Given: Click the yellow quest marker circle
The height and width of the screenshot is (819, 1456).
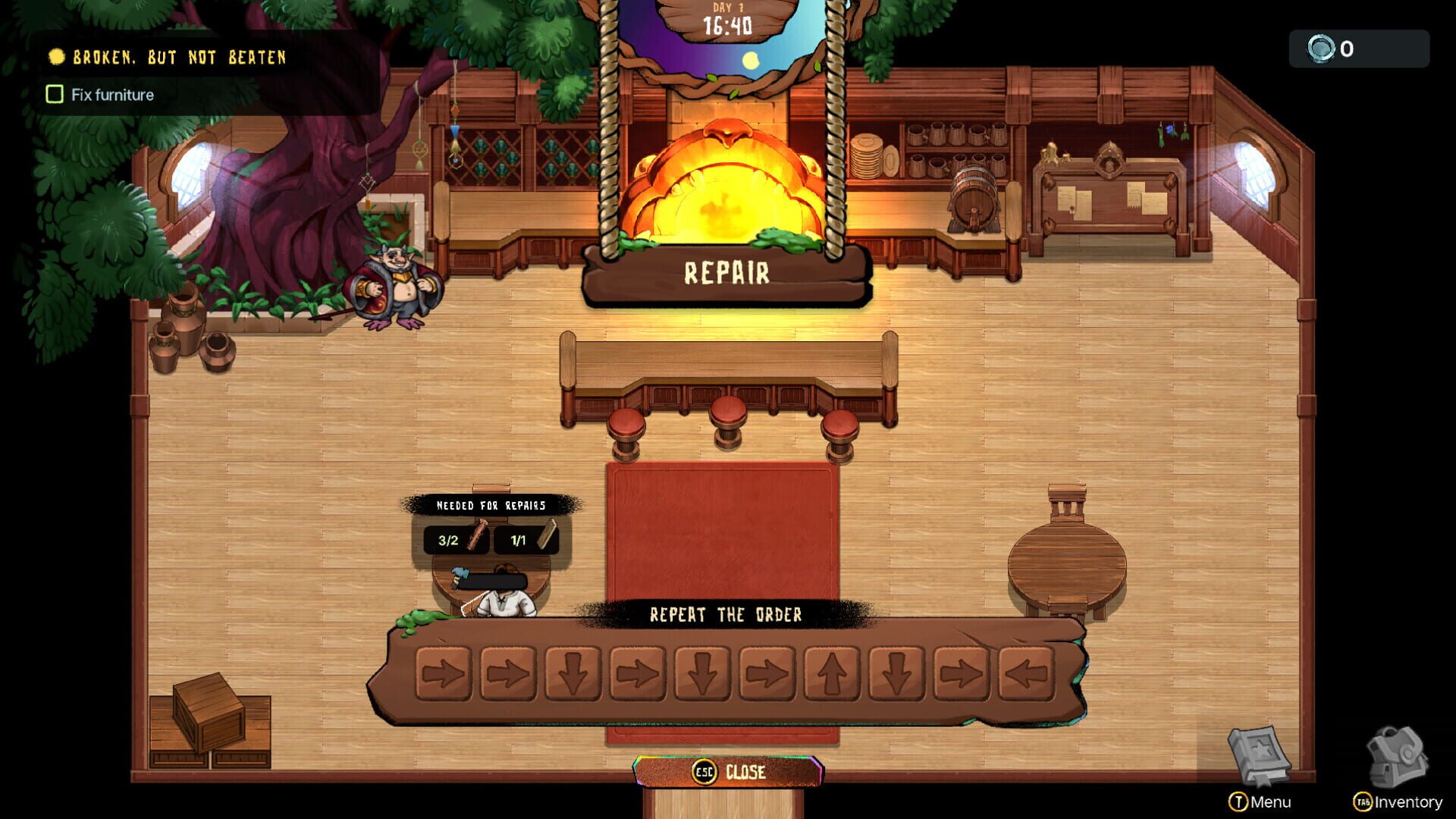Looking at the screenshot, I should [x=57, y=56].
